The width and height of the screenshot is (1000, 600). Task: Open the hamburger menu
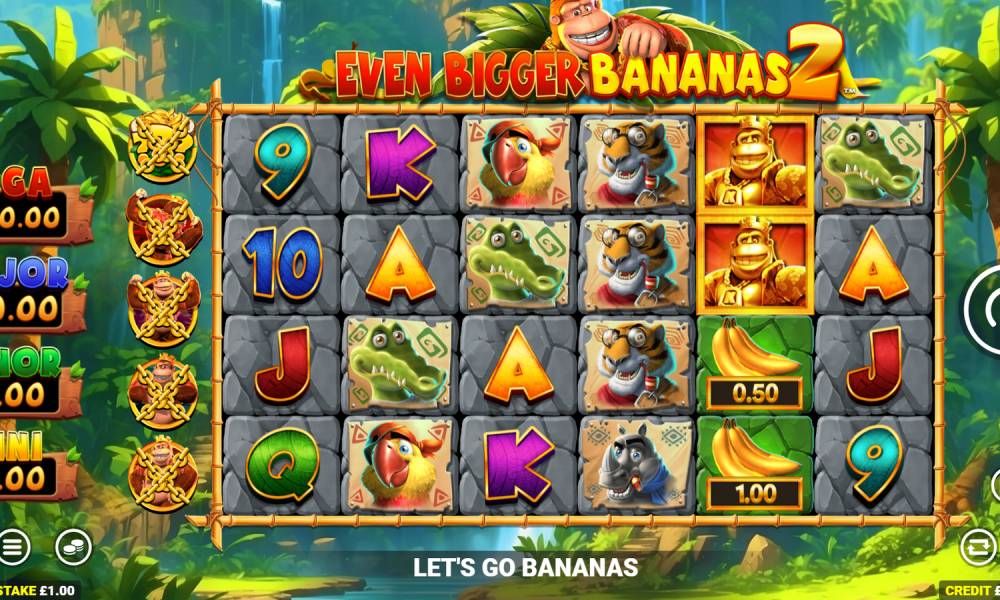tap(13, 546)
